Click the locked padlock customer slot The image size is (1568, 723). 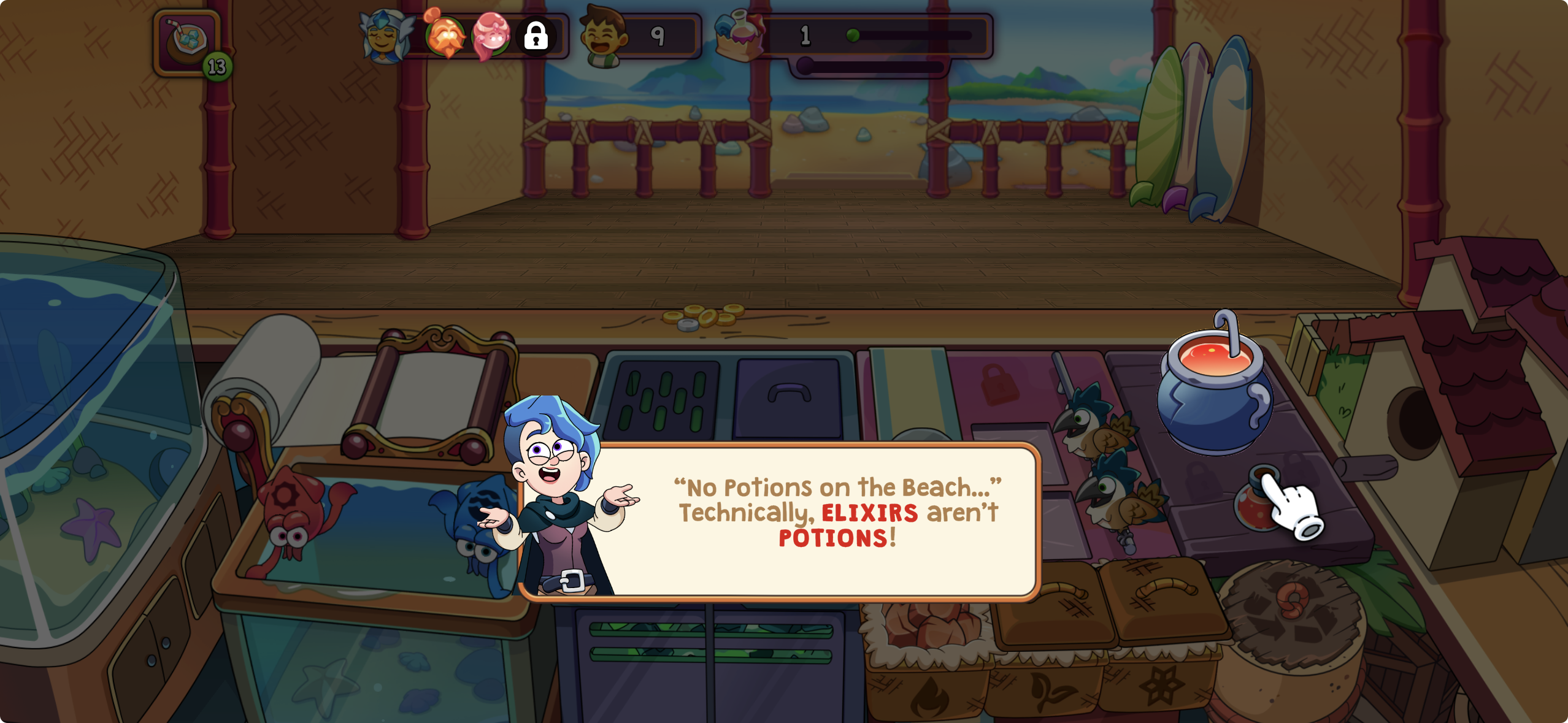click(x=536, y=36)
